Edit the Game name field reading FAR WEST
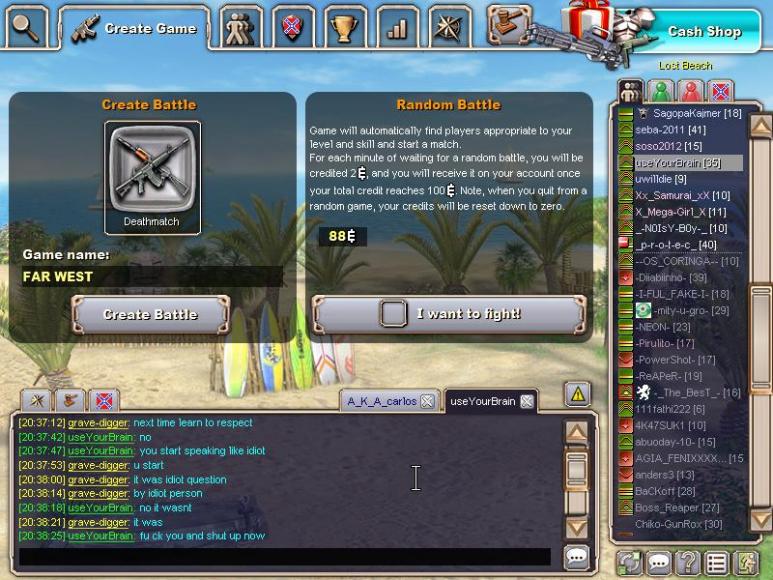Viewport: 773px width, 580px height. (150, 277)
